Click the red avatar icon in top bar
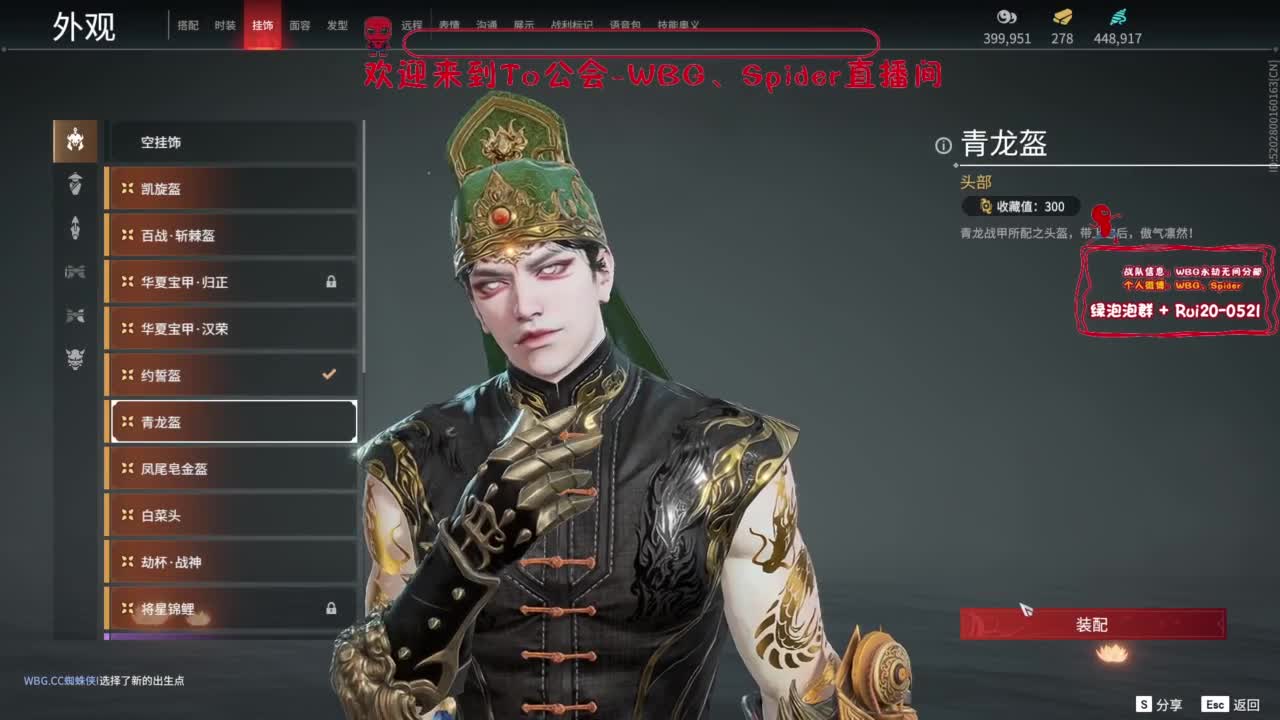 coord(378,27)
